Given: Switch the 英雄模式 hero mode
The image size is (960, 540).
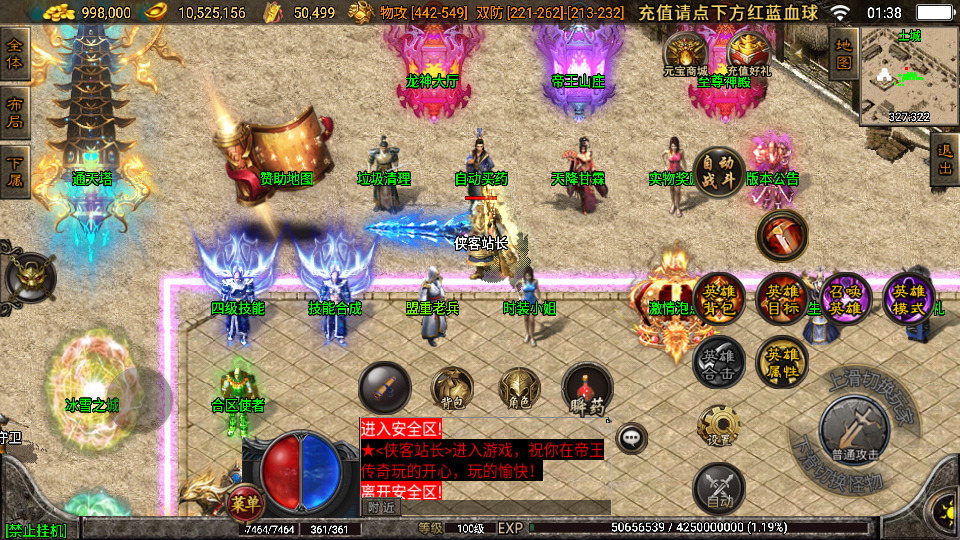Looking at the screenshot, I should click(909, 298).
